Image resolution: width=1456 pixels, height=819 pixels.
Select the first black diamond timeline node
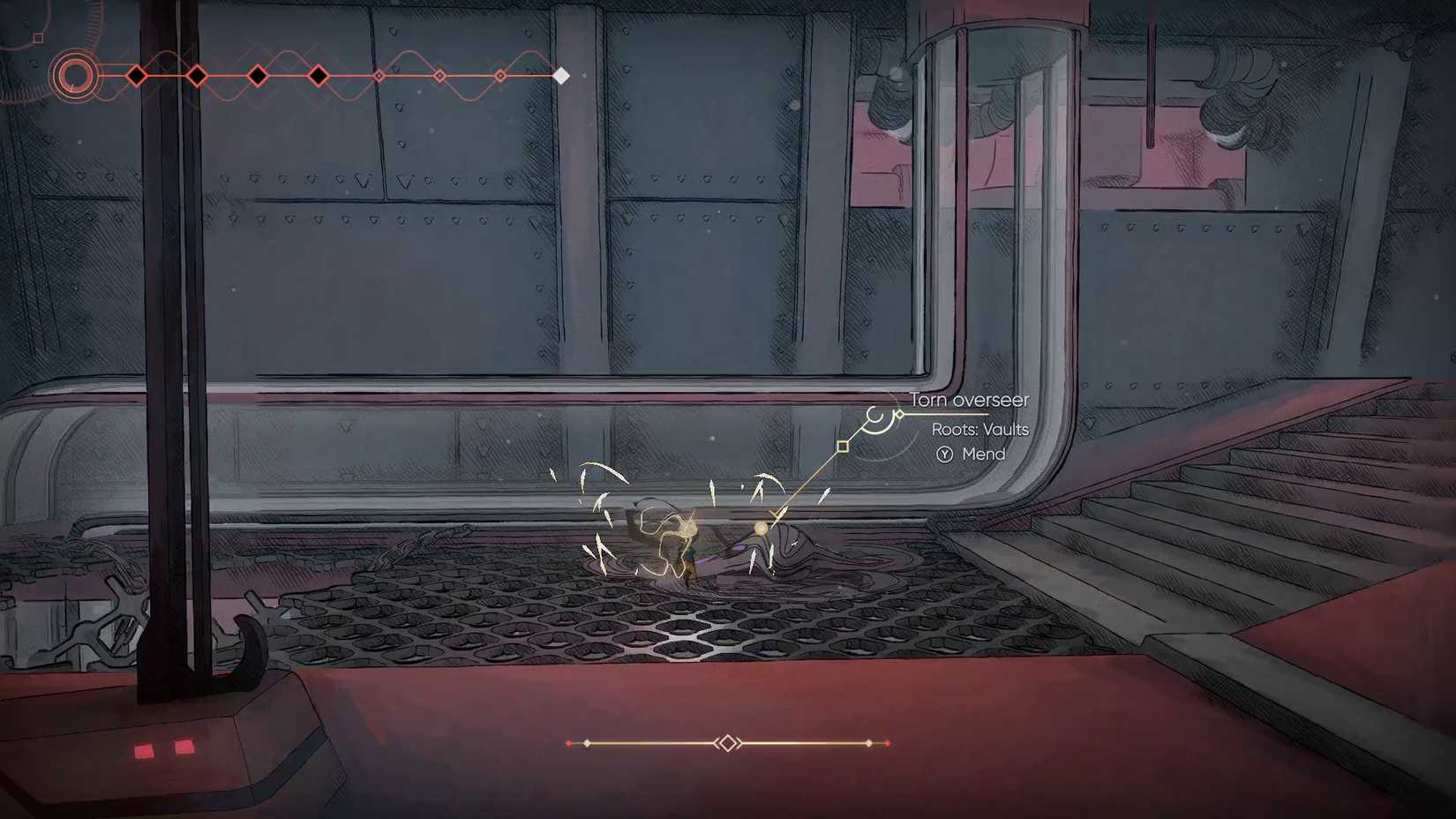(x=137, y=75)
